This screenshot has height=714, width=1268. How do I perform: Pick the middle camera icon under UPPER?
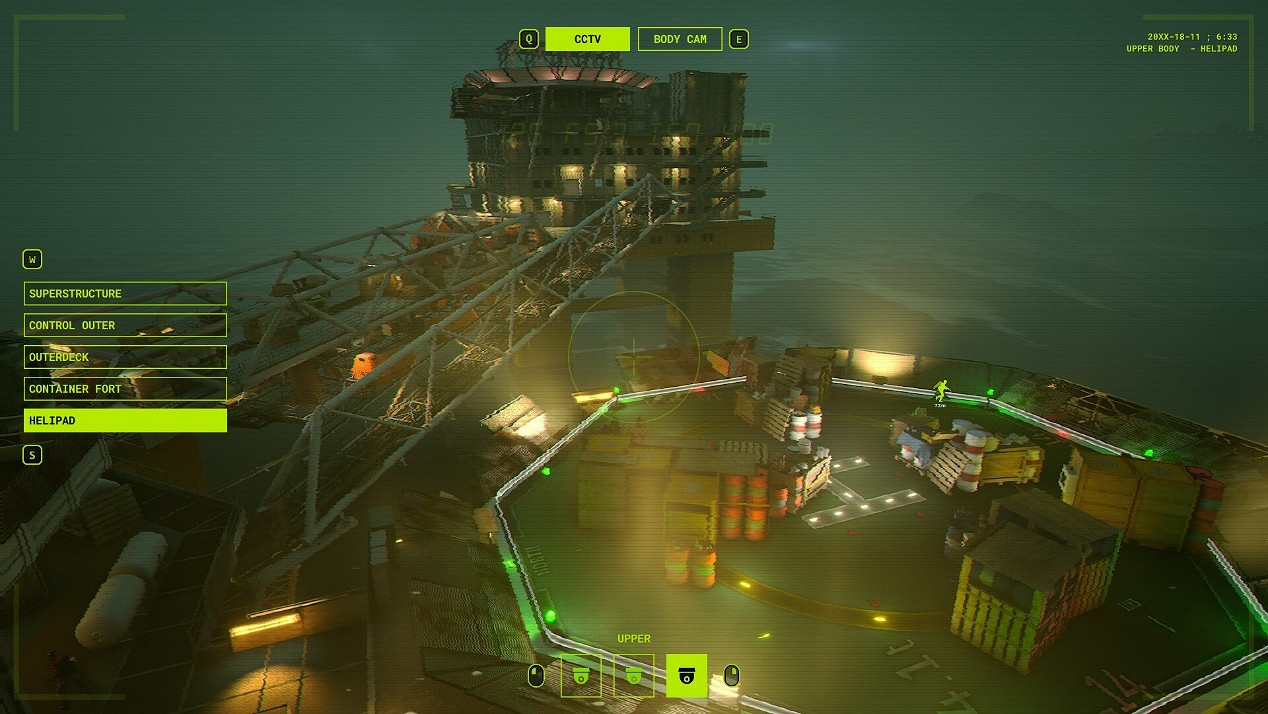(633, 676)
